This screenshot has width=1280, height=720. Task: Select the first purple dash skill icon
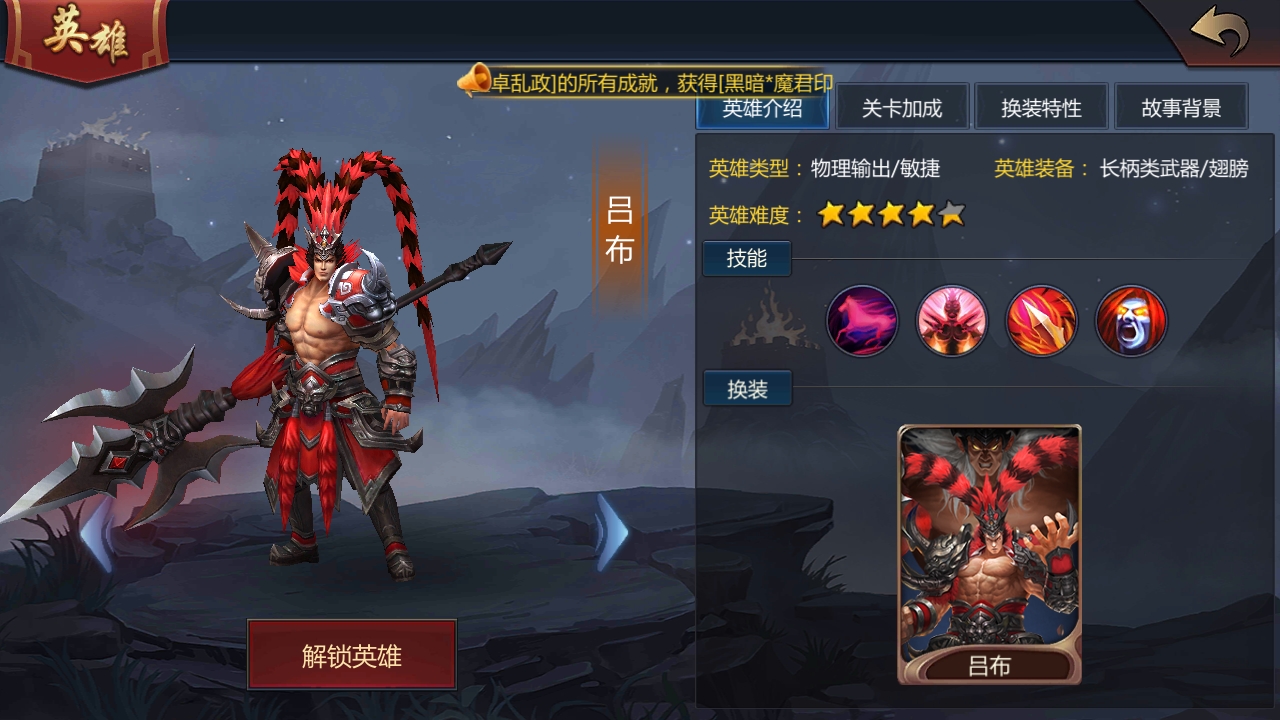862,321
